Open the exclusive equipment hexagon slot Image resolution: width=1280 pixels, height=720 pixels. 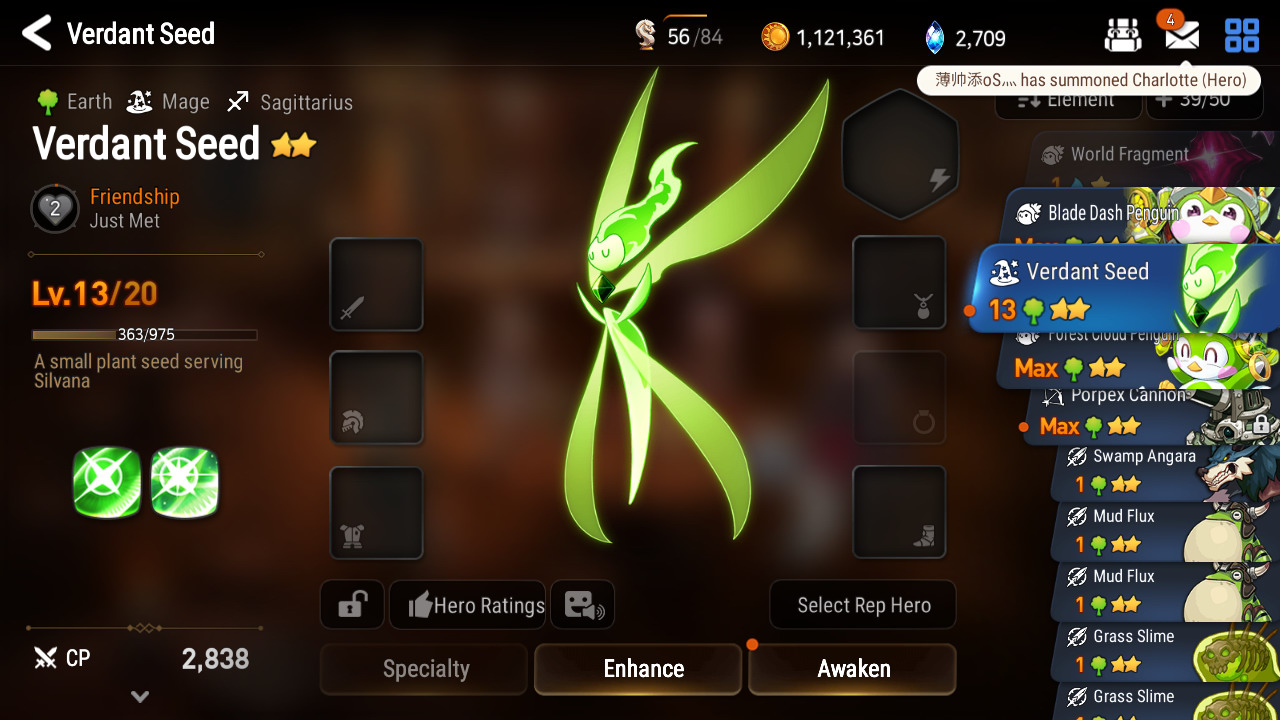[x=900, y=155]
